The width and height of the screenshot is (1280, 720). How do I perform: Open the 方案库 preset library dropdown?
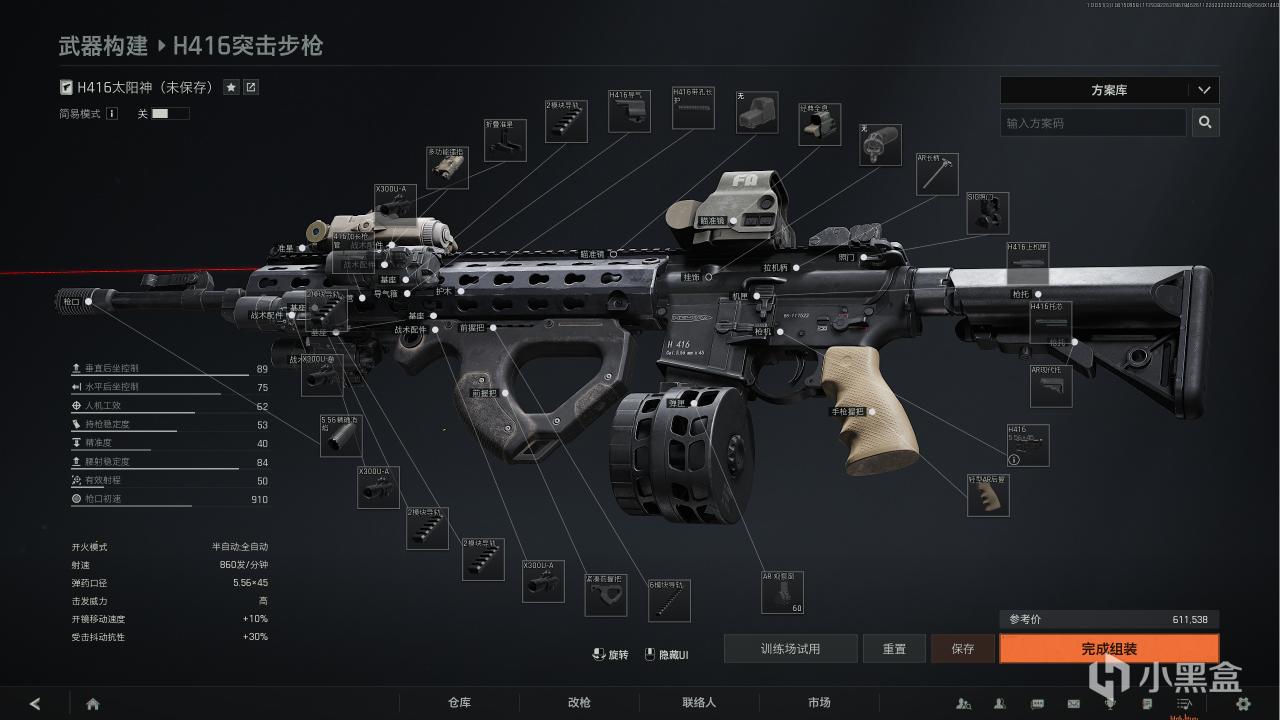[x=1109, y=90]
